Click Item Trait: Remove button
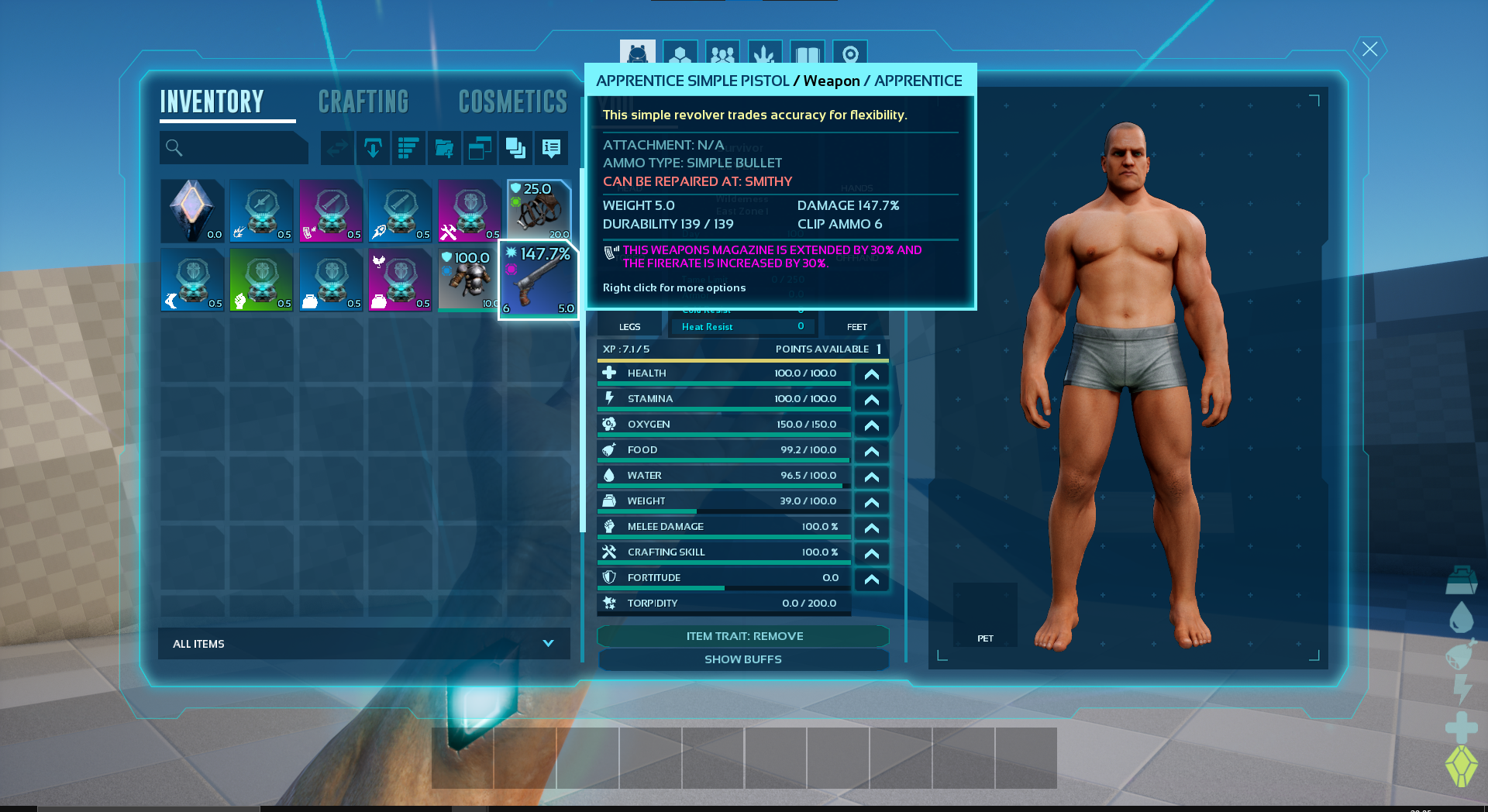The height and width of the screenshot is (812, 1488). (743, 636)
